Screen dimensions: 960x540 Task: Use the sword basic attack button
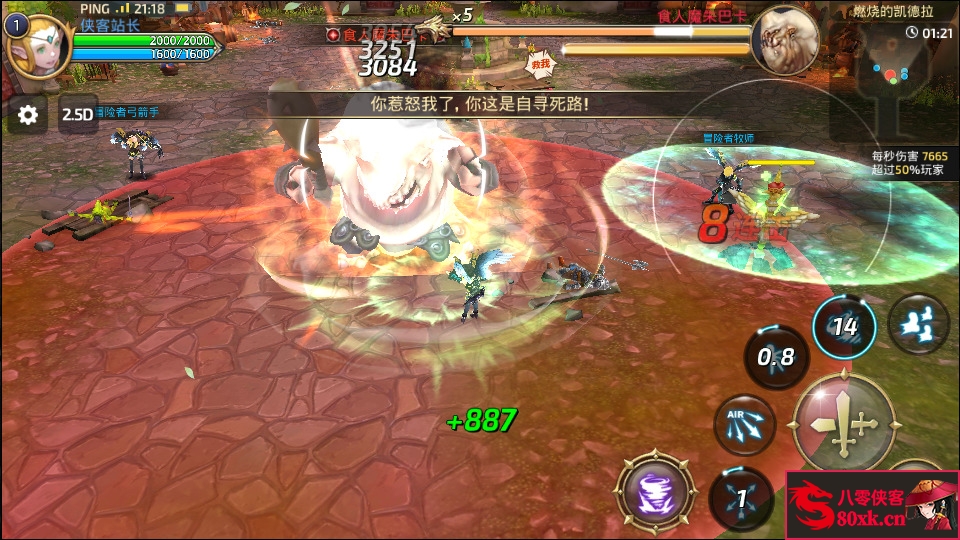click(x=842, y=423)
